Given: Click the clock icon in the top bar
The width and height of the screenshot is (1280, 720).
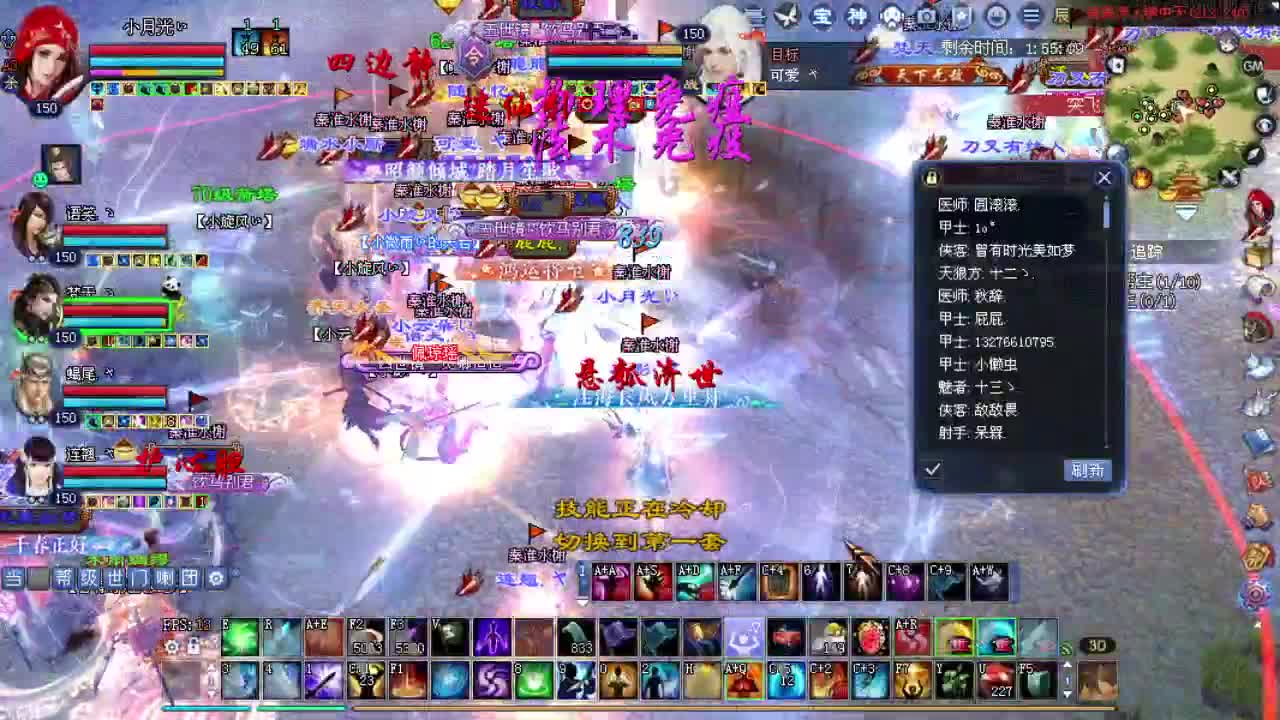Looking at the screenshot, I should 997,15.
